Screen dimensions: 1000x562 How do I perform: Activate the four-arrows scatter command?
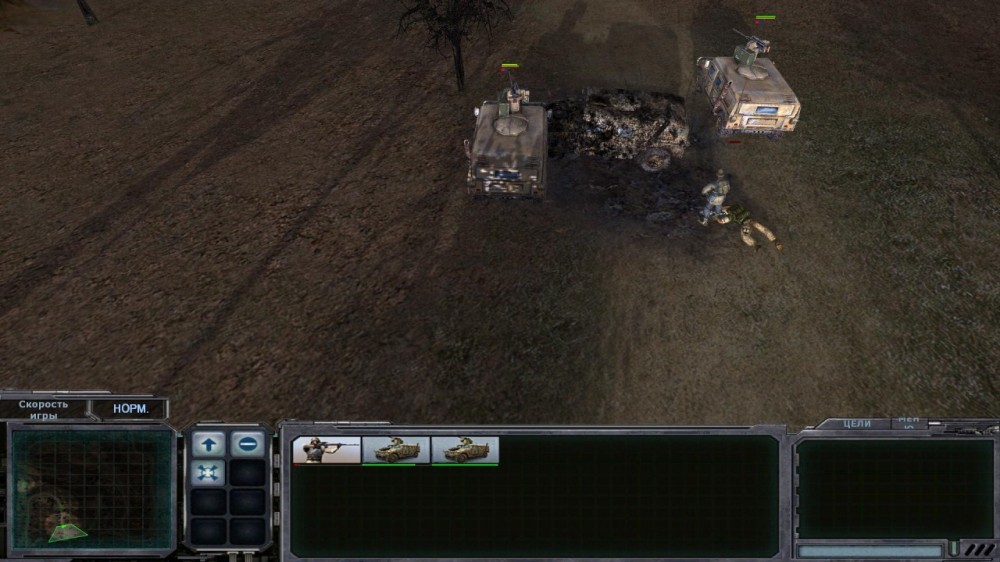coord(209,473)
